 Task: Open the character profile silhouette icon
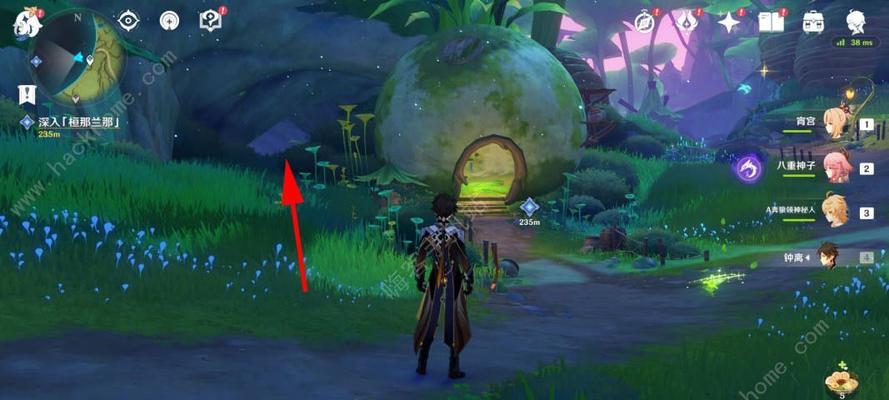856,21
